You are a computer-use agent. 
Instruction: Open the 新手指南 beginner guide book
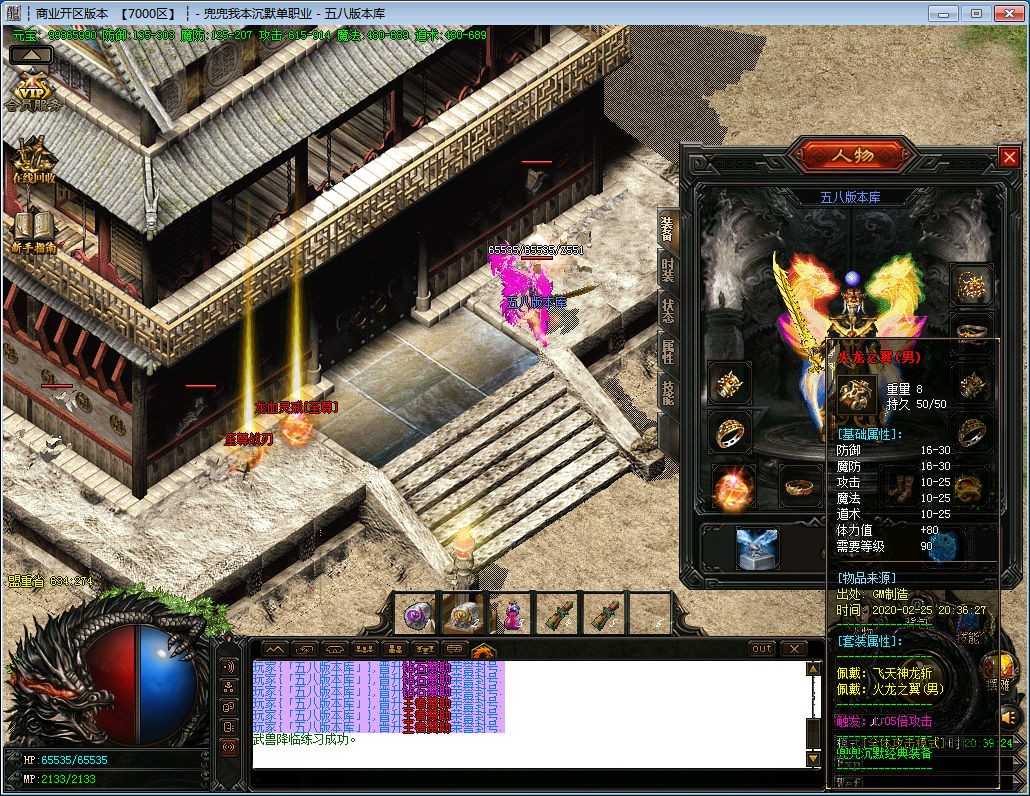click(33, 232)
